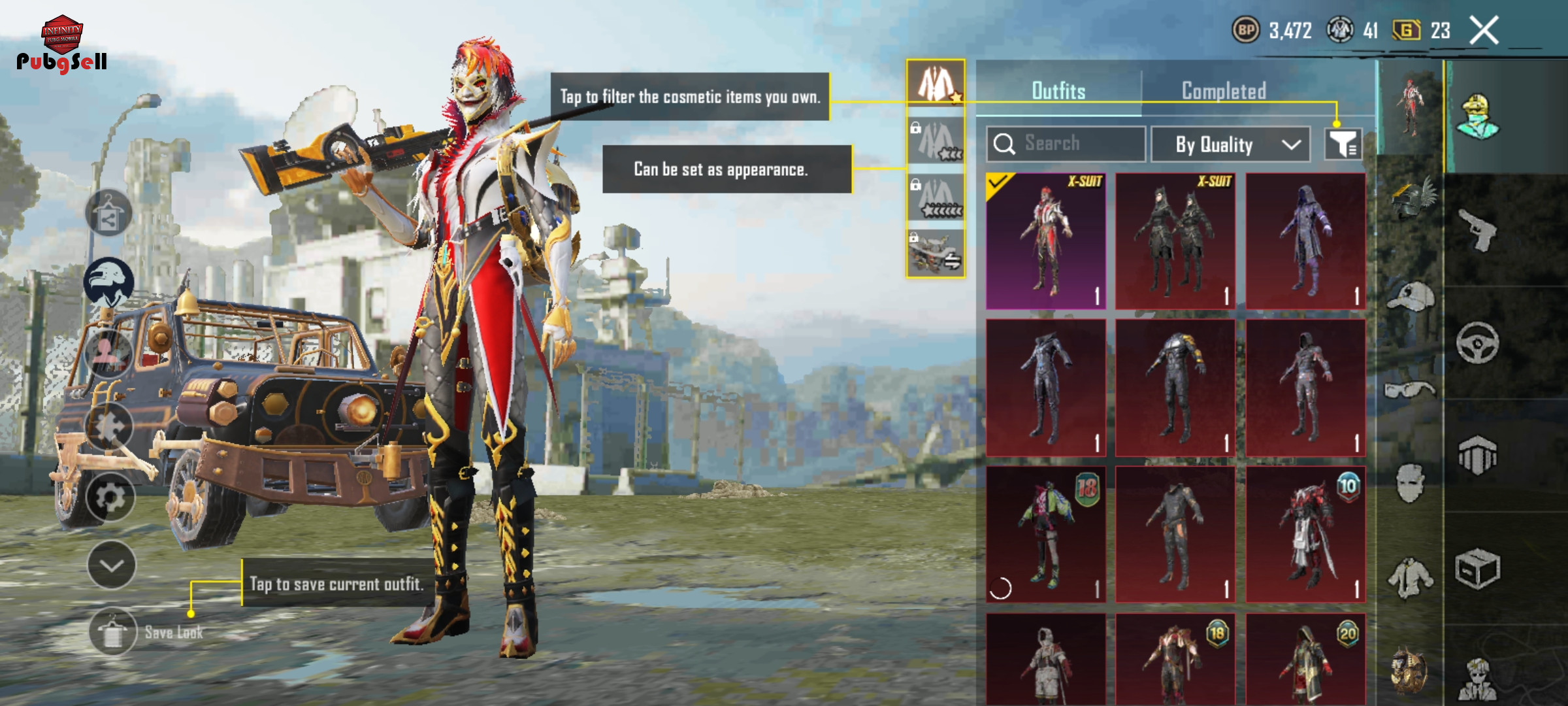Close the inventory screen with the X

pyautogui.click(x=1484, y=31)
